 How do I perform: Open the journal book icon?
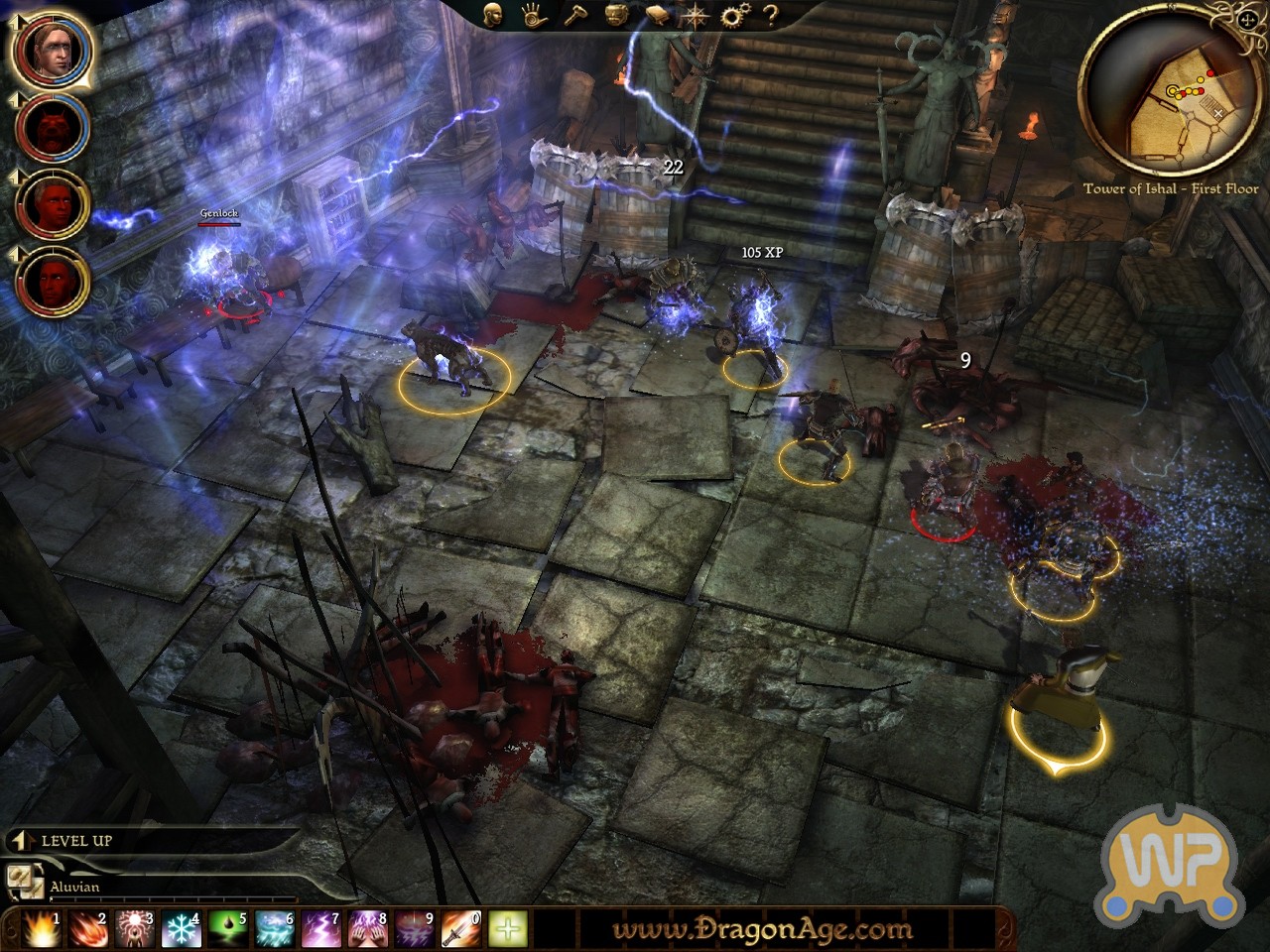656,15
